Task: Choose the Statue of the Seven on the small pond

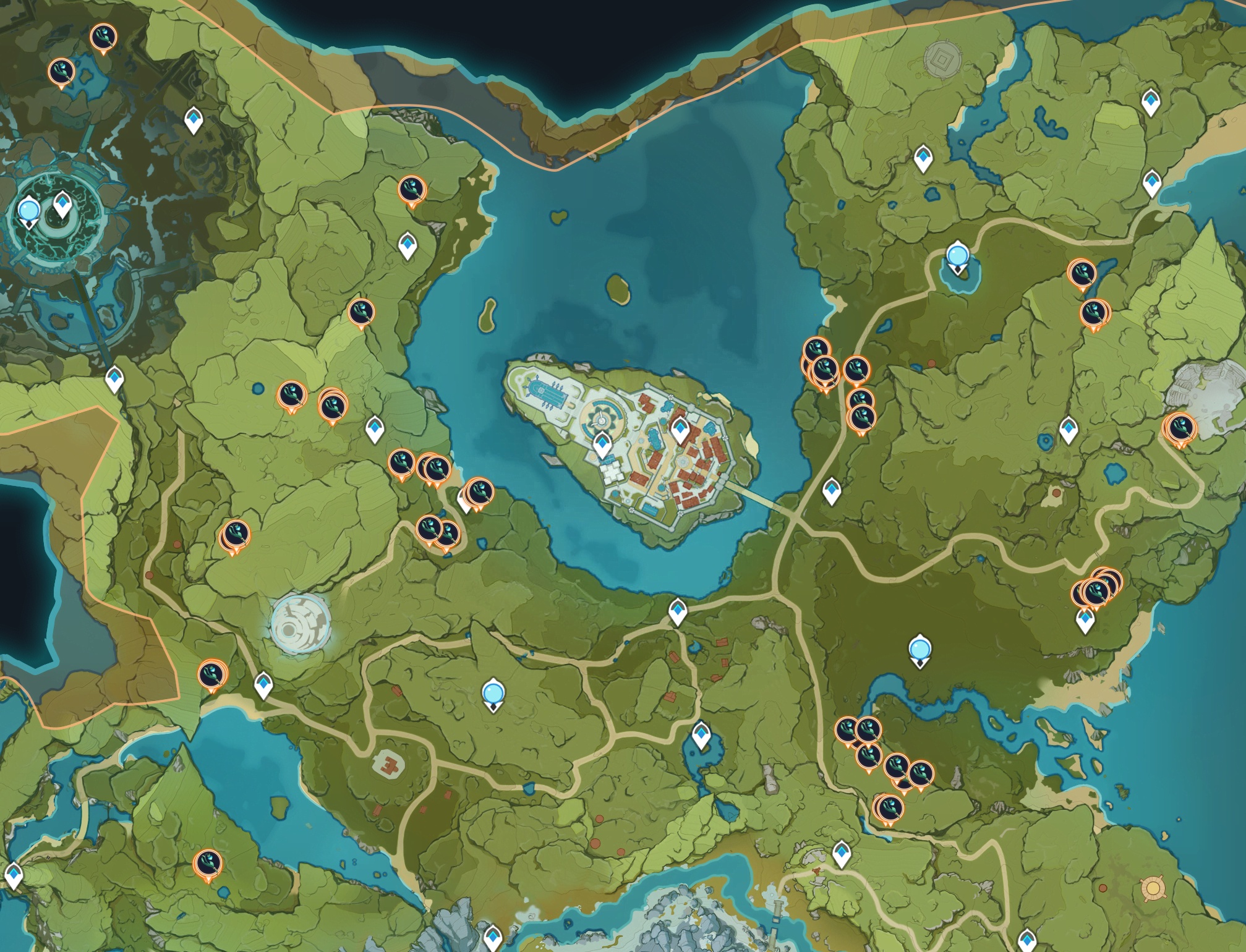Action: click(957, 256)
